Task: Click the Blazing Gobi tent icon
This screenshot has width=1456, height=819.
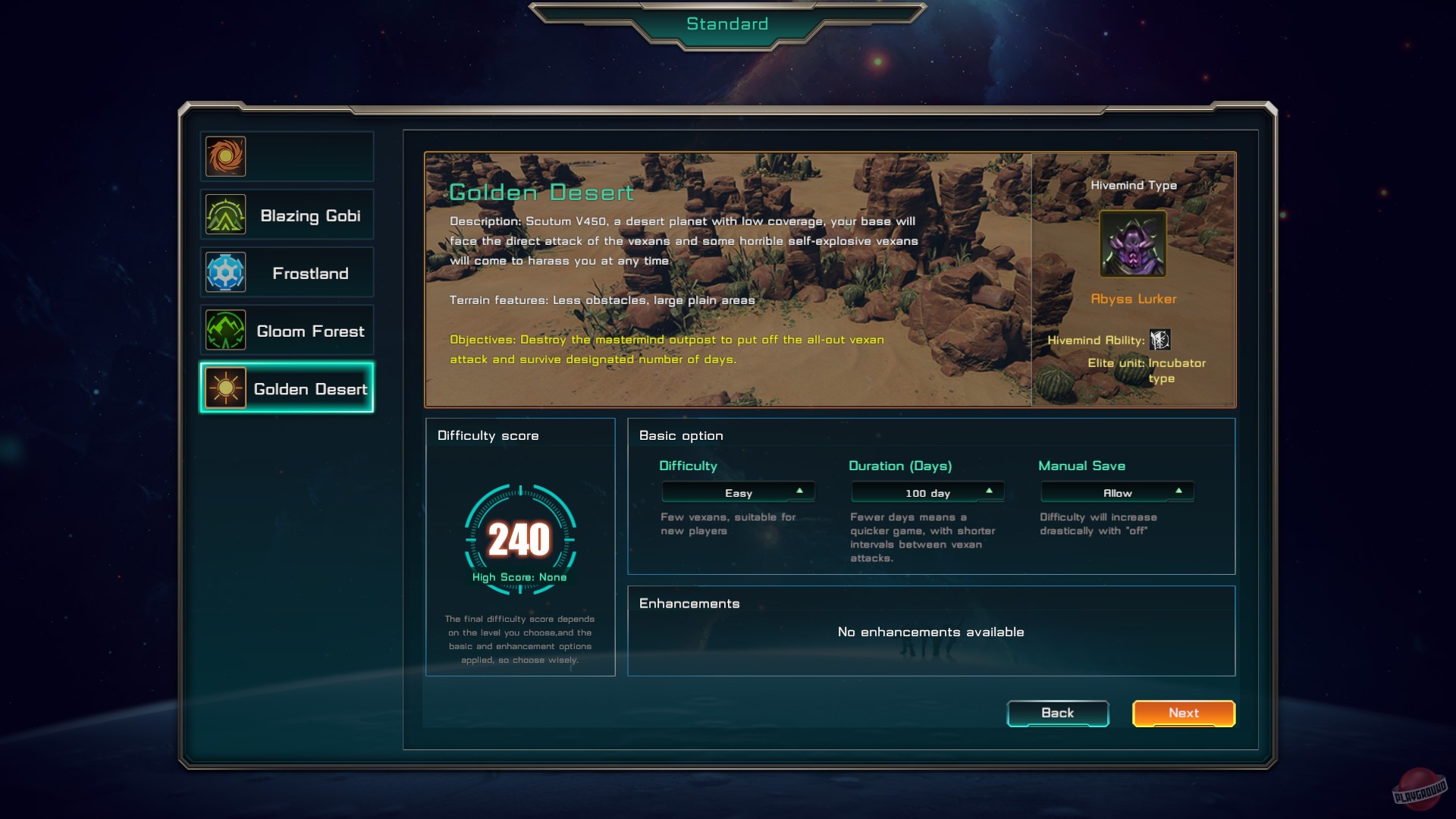Action: pos(224,214)
